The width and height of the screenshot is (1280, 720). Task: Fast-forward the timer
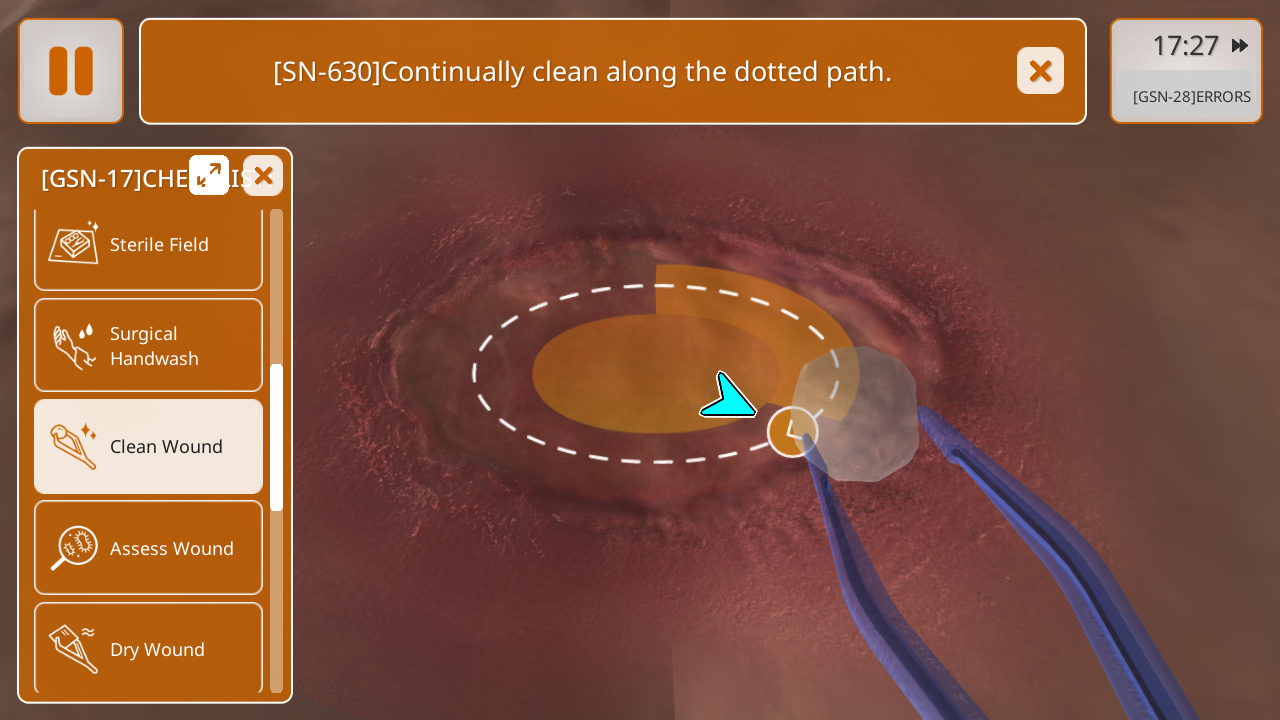[x=1240, y=46]
